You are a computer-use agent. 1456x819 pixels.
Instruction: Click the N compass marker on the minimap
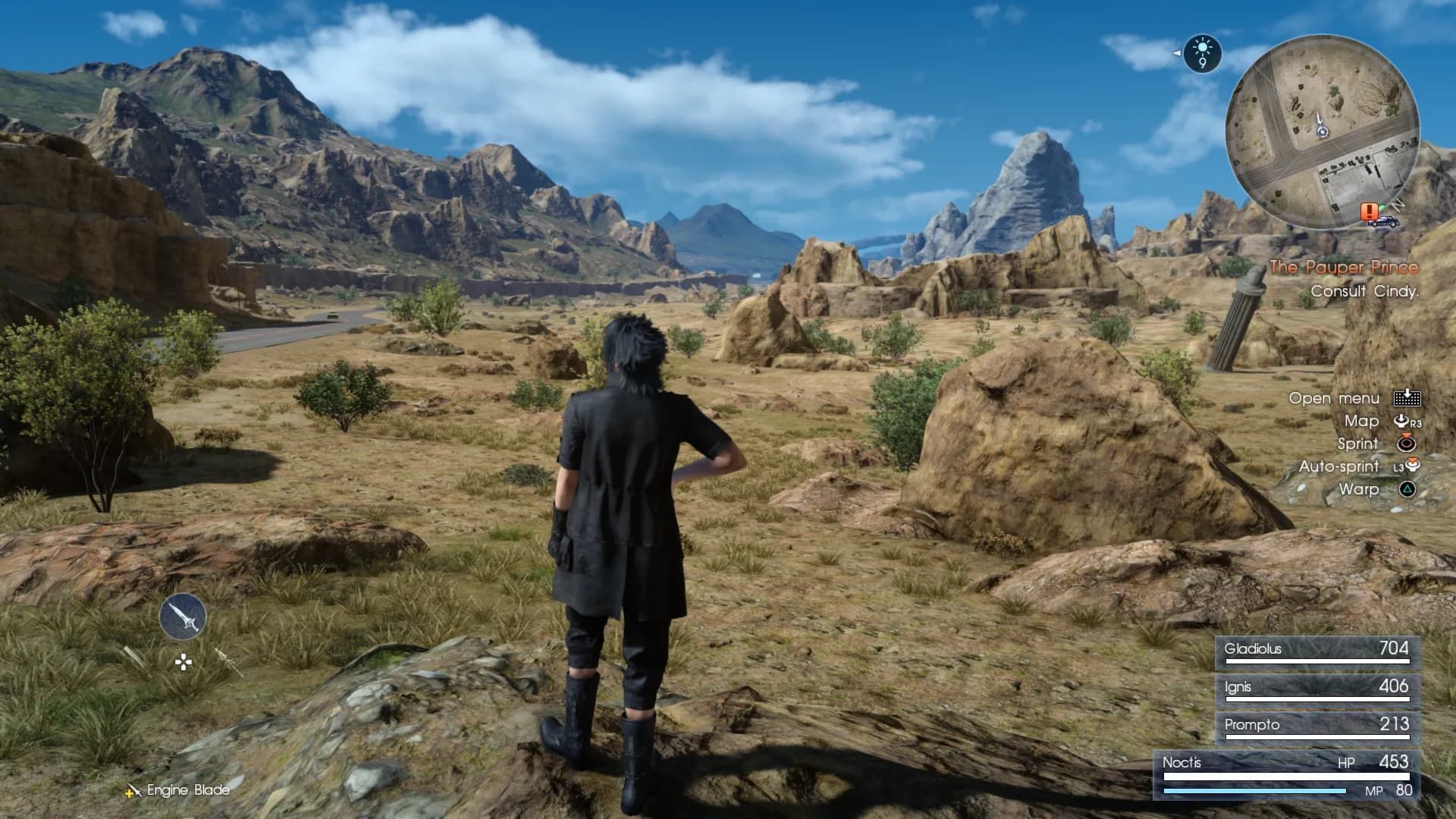tap(1397, 204)
